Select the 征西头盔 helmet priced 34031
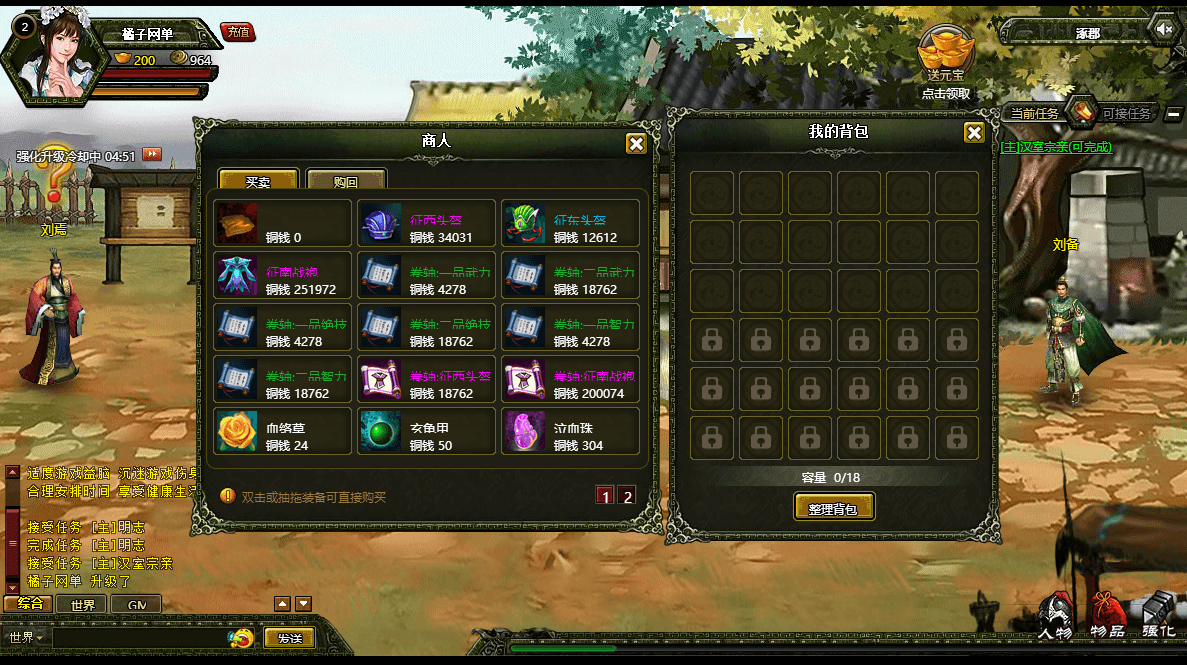The height and width of the screenshot is (665, 1187). pyautogui.click(x=427, y=224)
